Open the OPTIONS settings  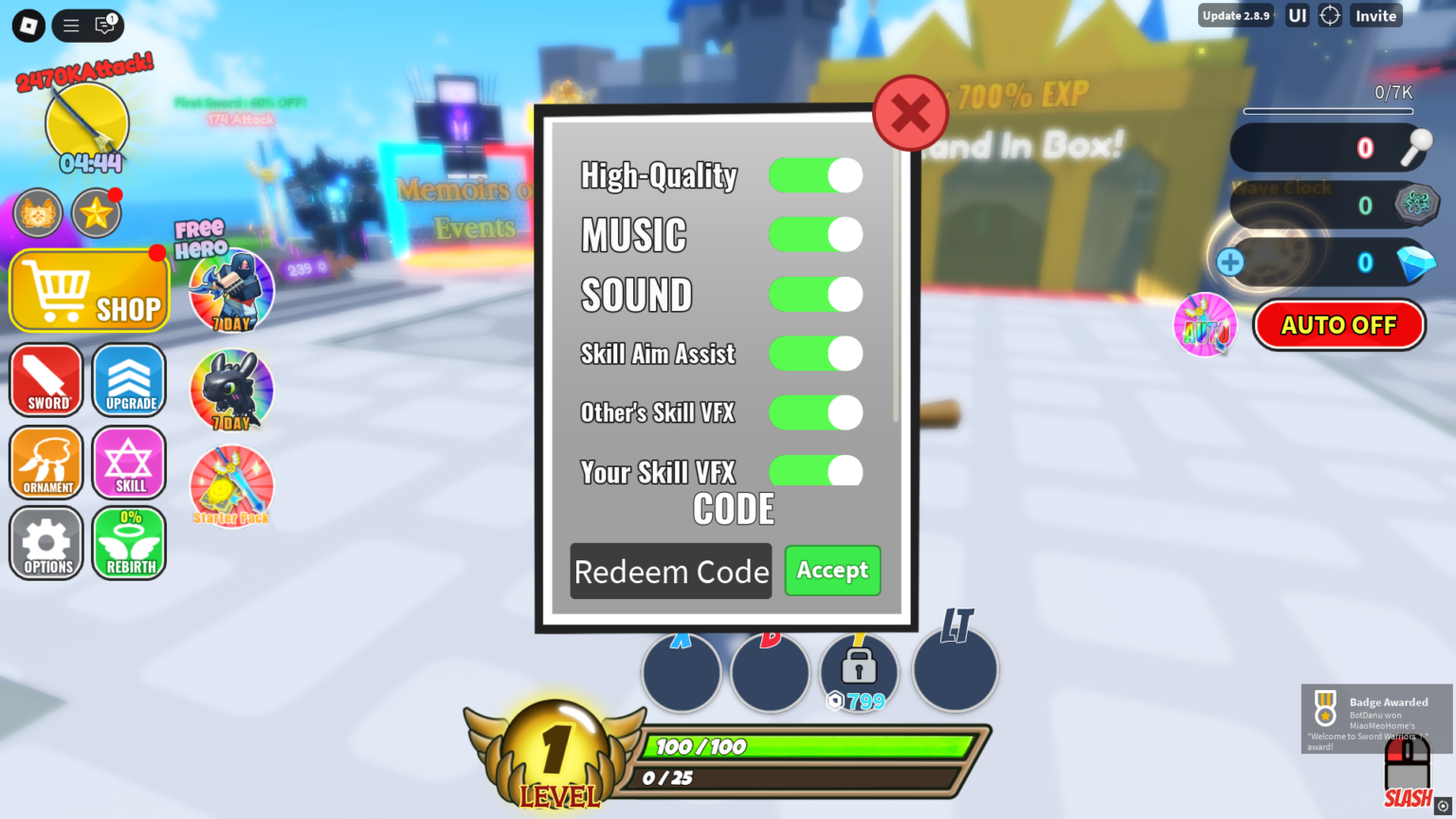coord(45,543)
